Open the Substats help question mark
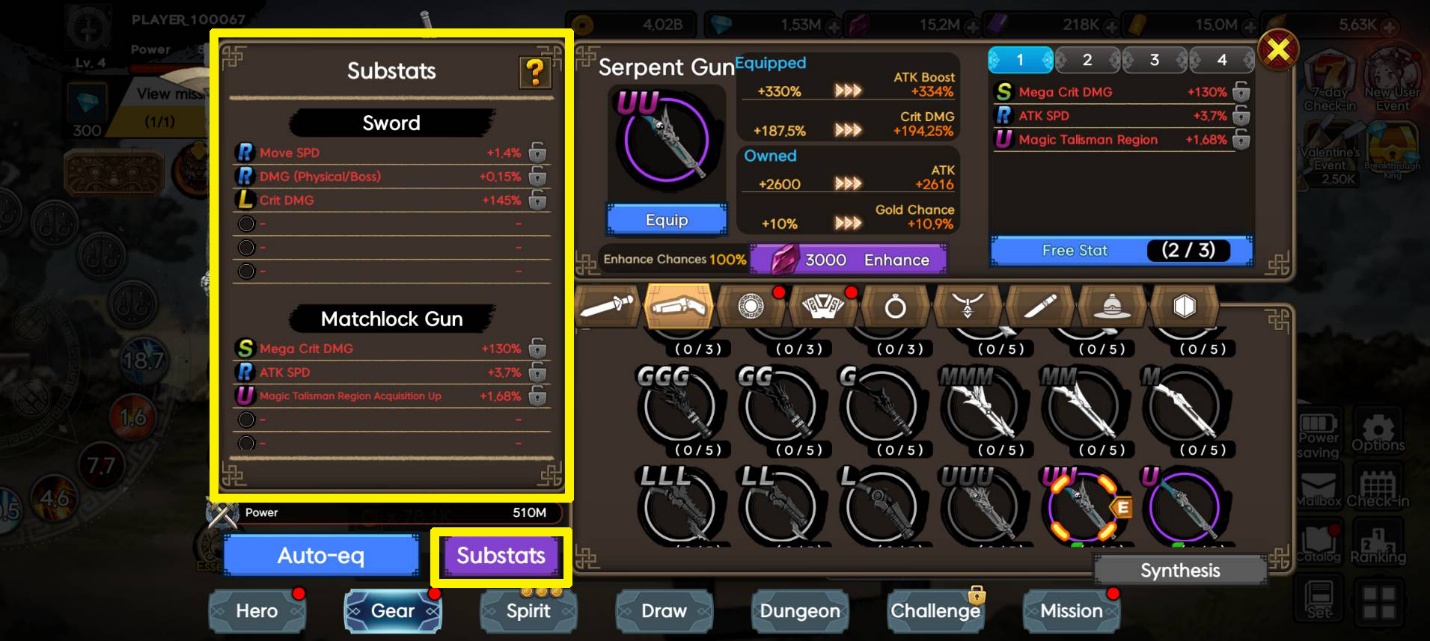 [536, 72]
